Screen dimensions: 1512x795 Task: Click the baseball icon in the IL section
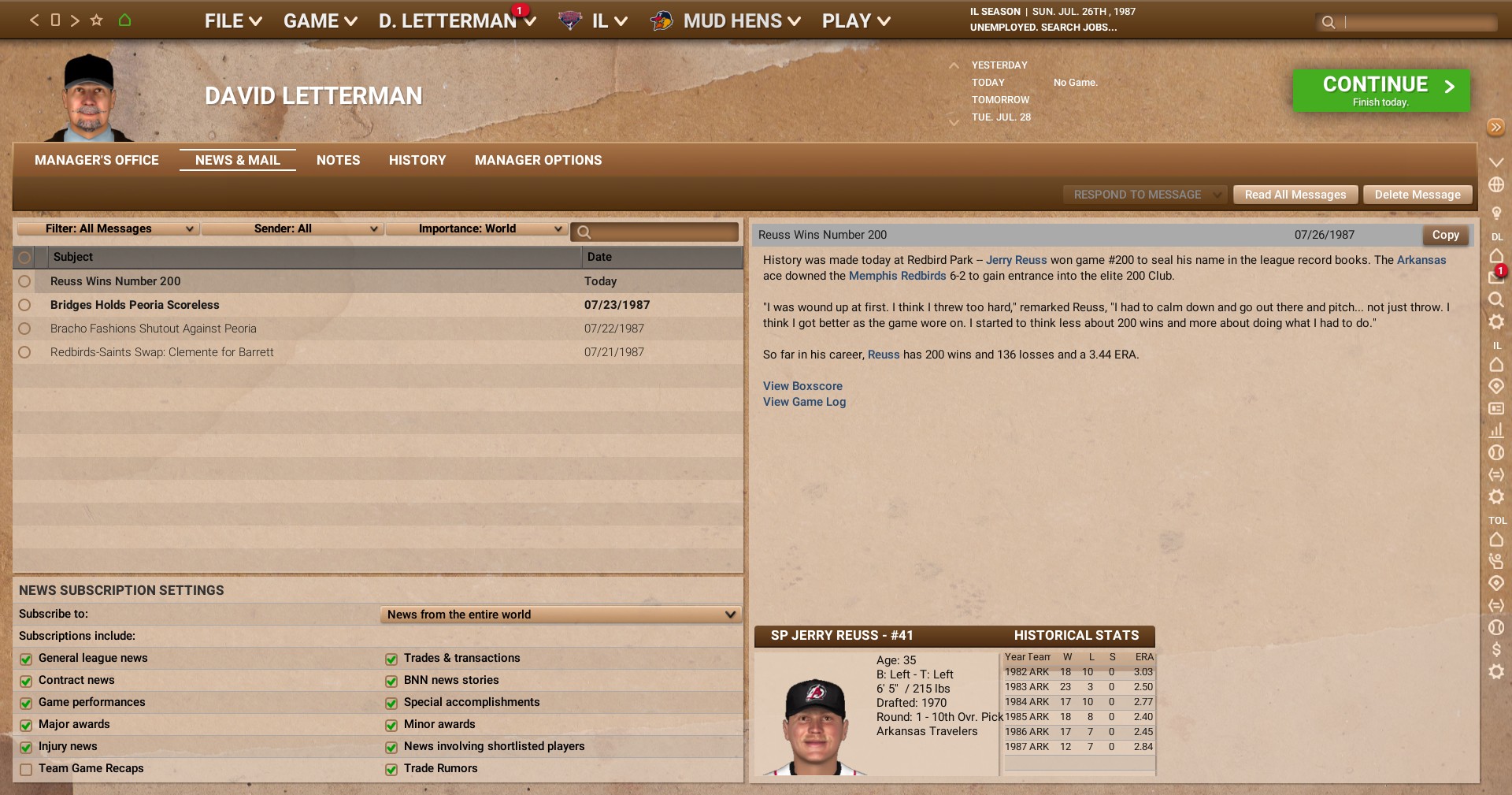coord(1497,453)
